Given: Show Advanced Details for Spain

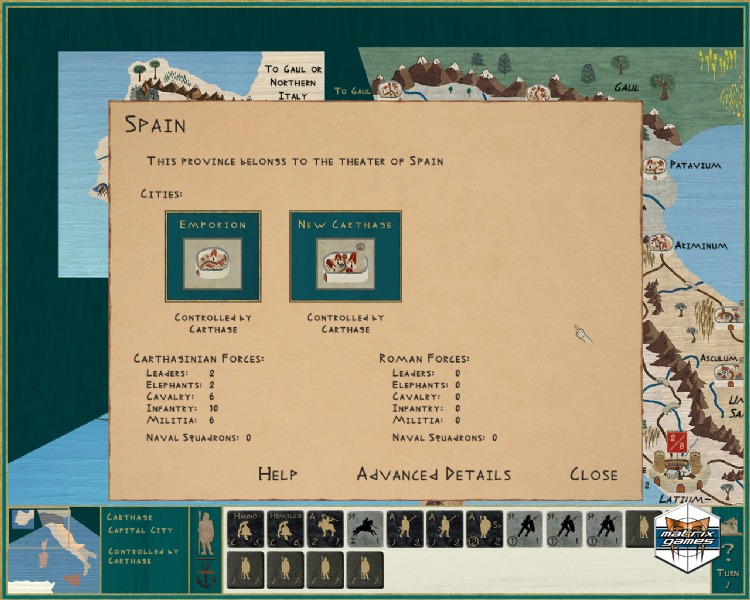Looking at the screenshot, I should pos(433,474).
